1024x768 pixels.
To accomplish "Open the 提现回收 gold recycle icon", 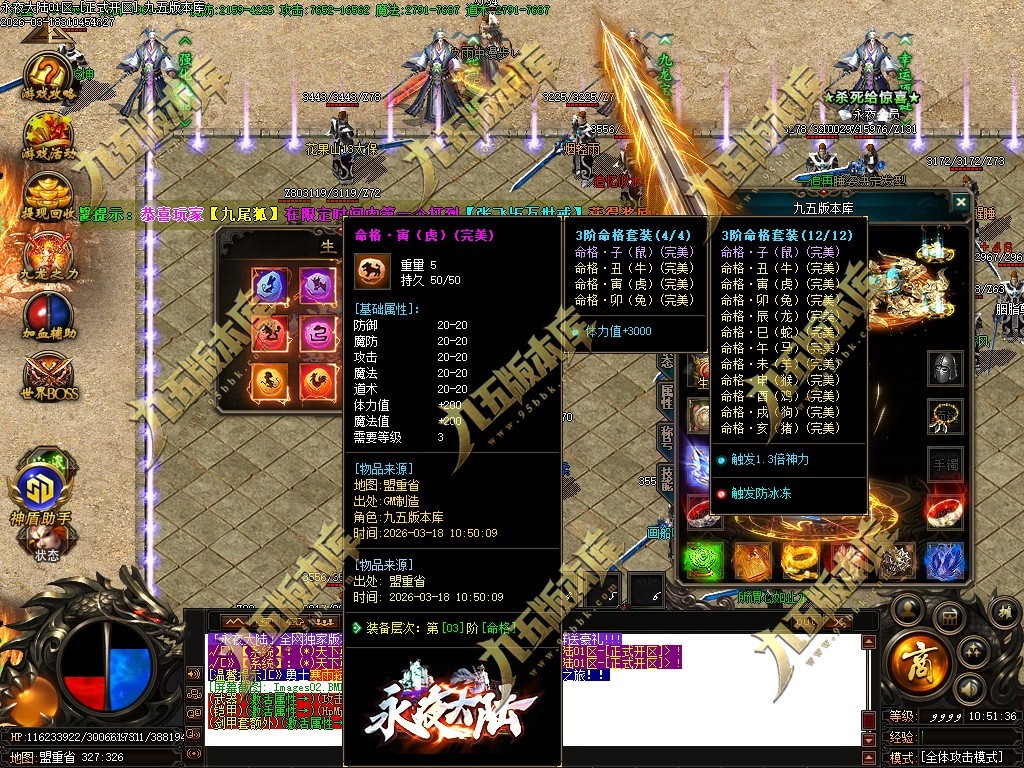I will click(x=48, y=193).
